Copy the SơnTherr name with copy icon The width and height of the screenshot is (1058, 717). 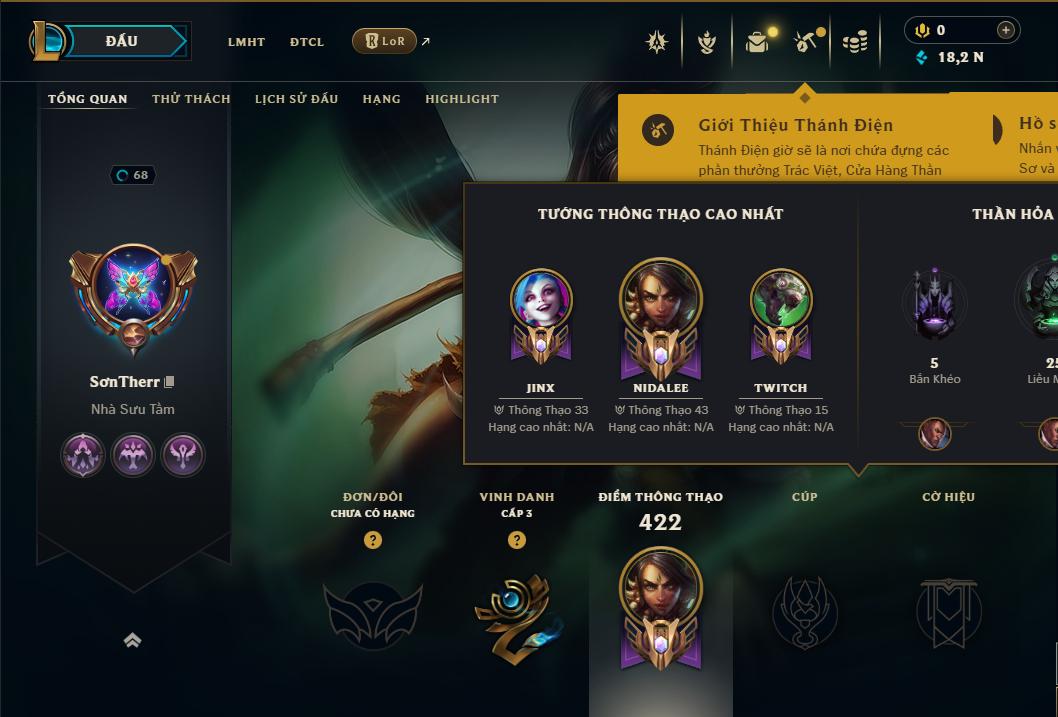pyautogui.click(x=170, y=382)
